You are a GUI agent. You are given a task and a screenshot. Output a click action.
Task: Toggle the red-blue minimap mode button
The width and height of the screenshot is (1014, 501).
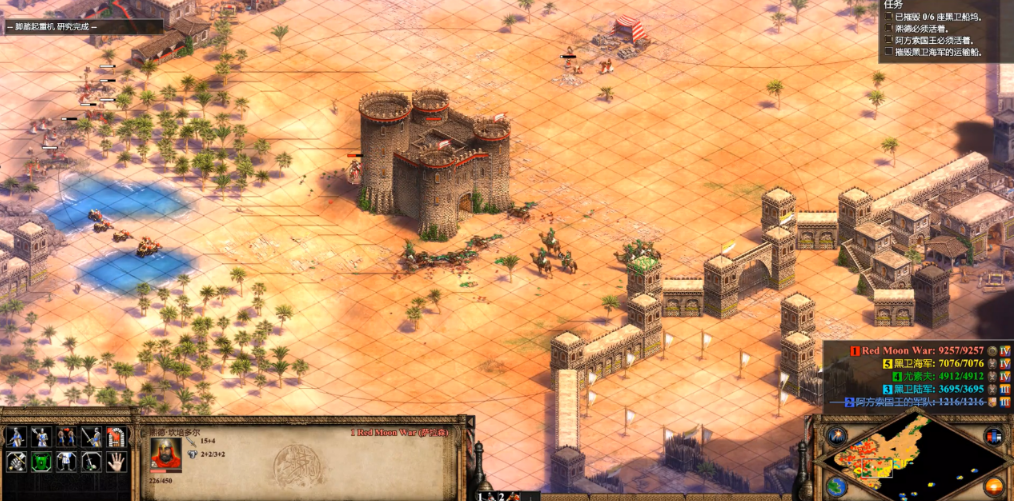coord(993,437)
